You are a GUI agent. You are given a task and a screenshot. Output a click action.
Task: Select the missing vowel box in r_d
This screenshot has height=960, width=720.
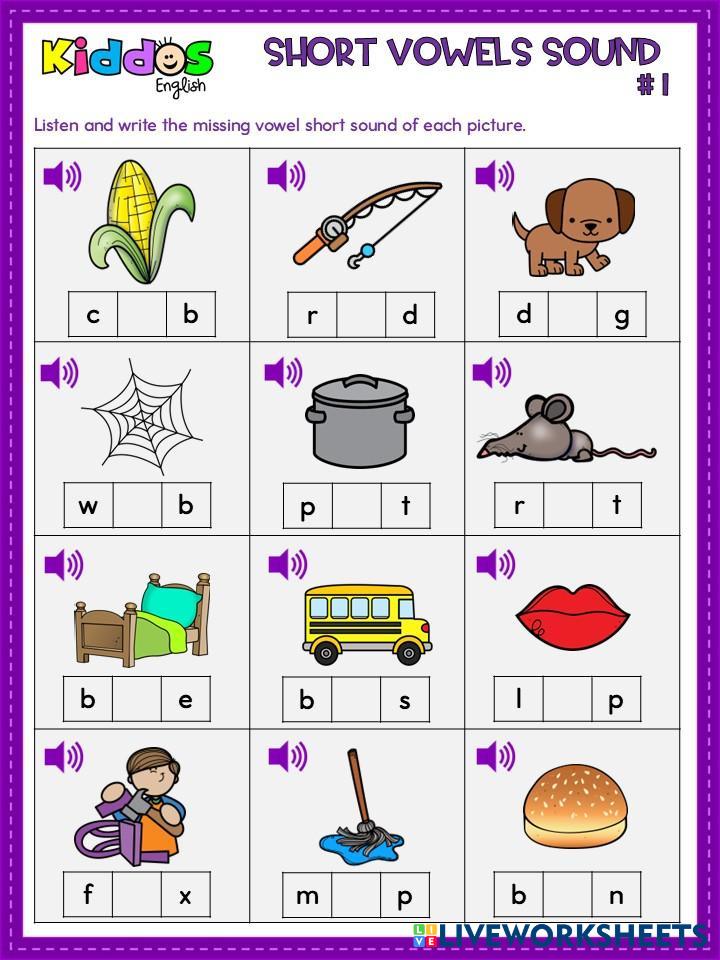coord(361,315)
